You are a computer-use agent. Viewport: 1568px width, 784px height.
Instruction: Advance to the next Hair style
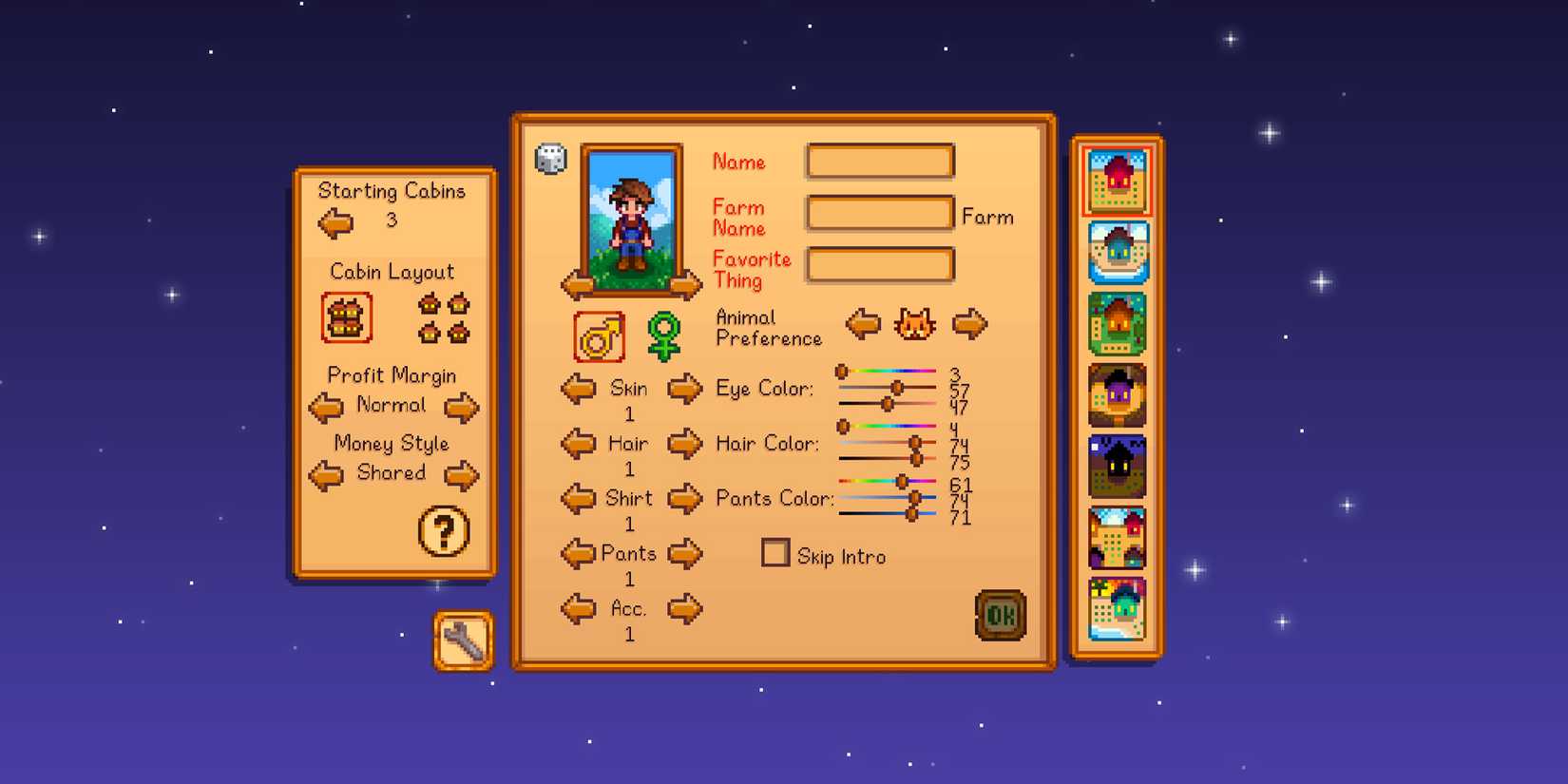coord(684,444)
